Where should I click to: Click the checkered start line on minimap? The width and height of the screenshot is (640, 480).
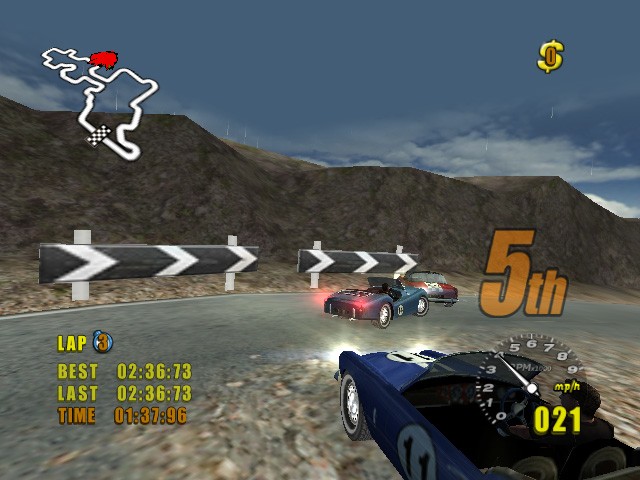[x=100, y=133]
